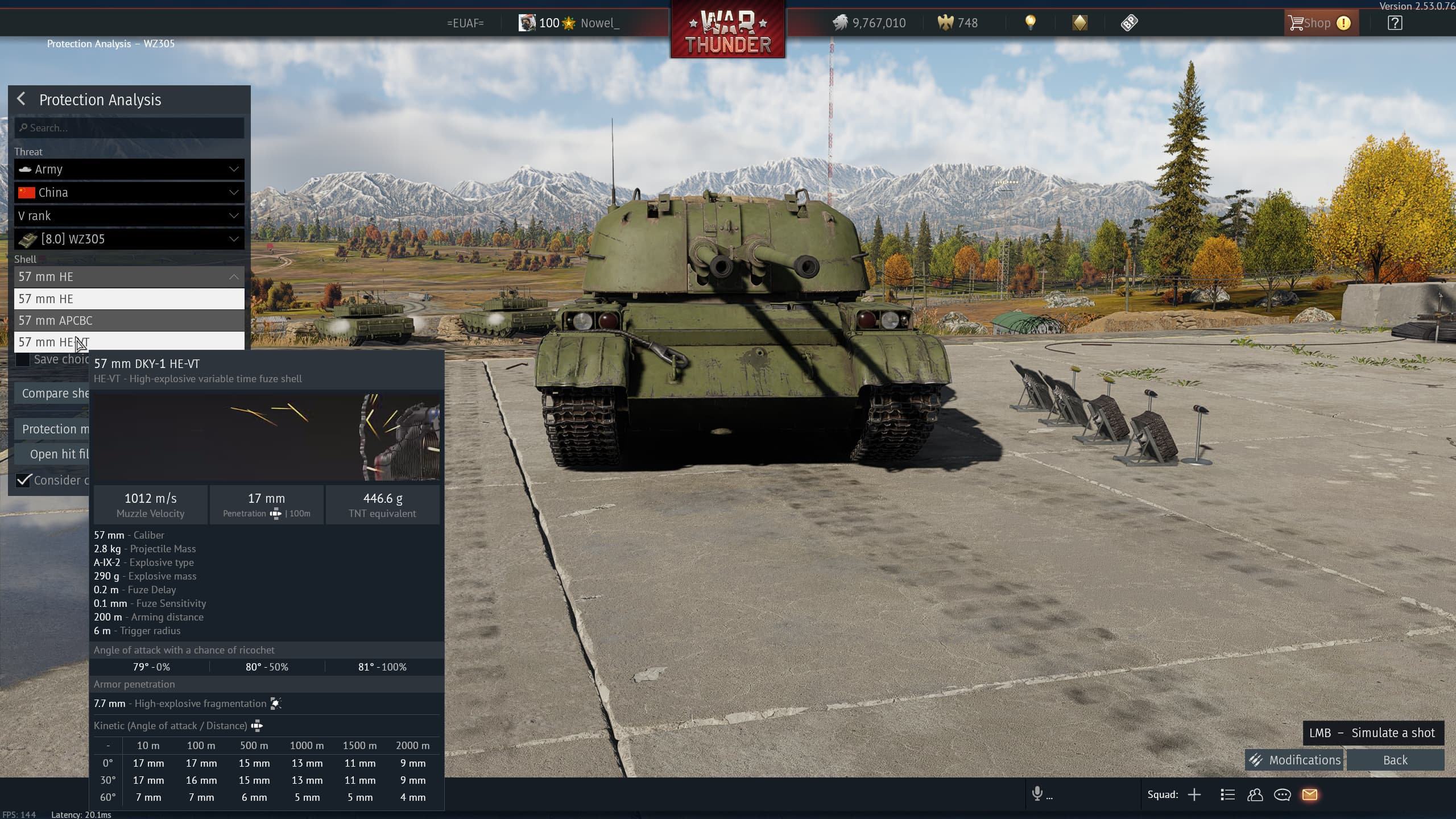Viewport: 1456px width, 819px height.
Task: Open the Shop
Action: (x=1319, y=23)
